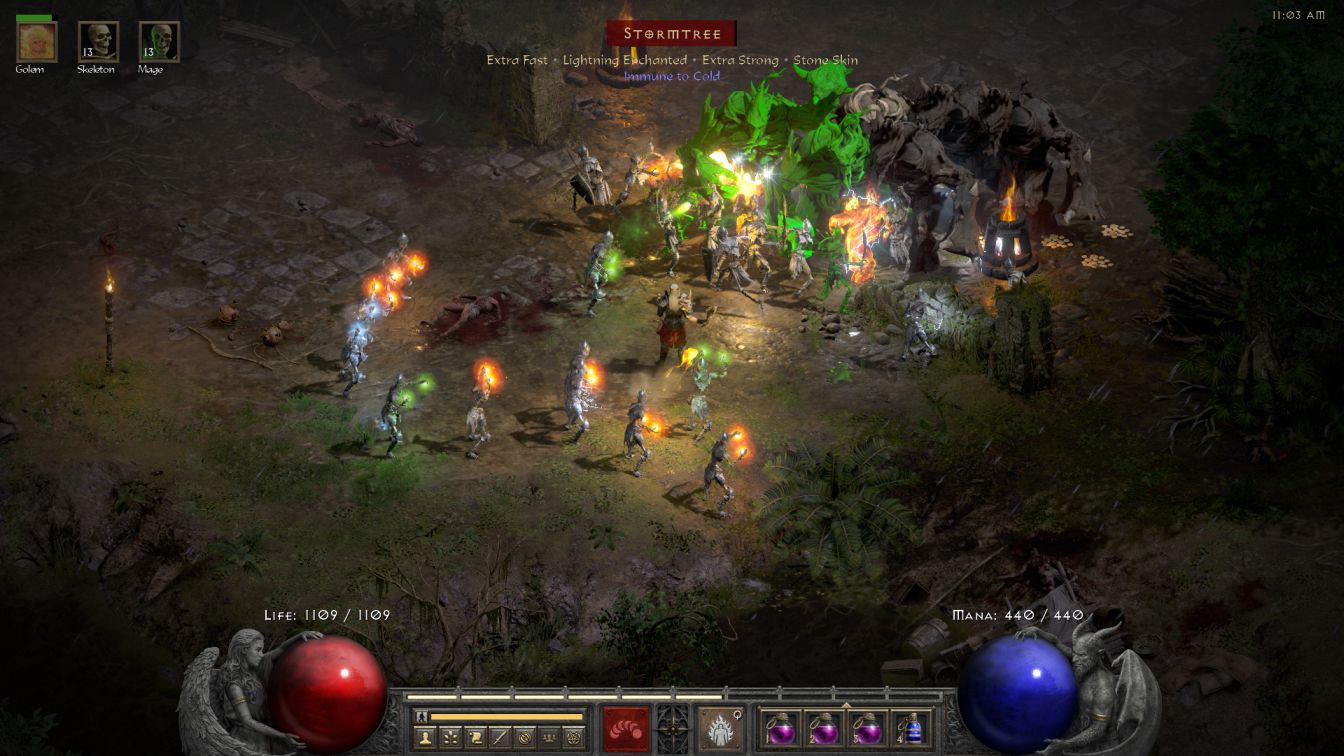This screenshot has height=756, width=1344.
Task: Open the quest log scroll button
Action: [475, 738]
